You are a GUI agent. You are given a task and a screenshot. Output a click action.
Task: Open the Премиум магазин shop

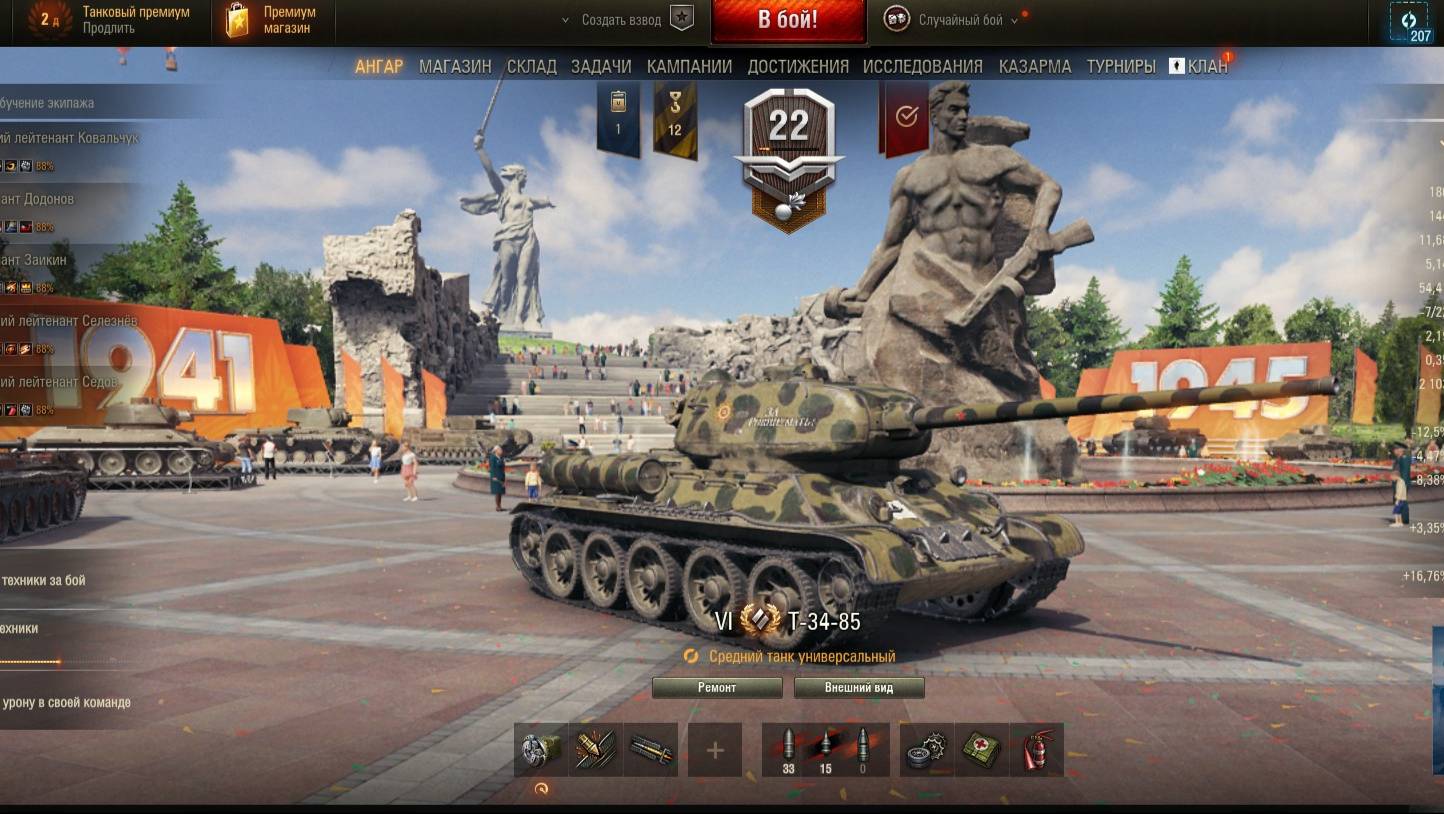coord(274,21)
